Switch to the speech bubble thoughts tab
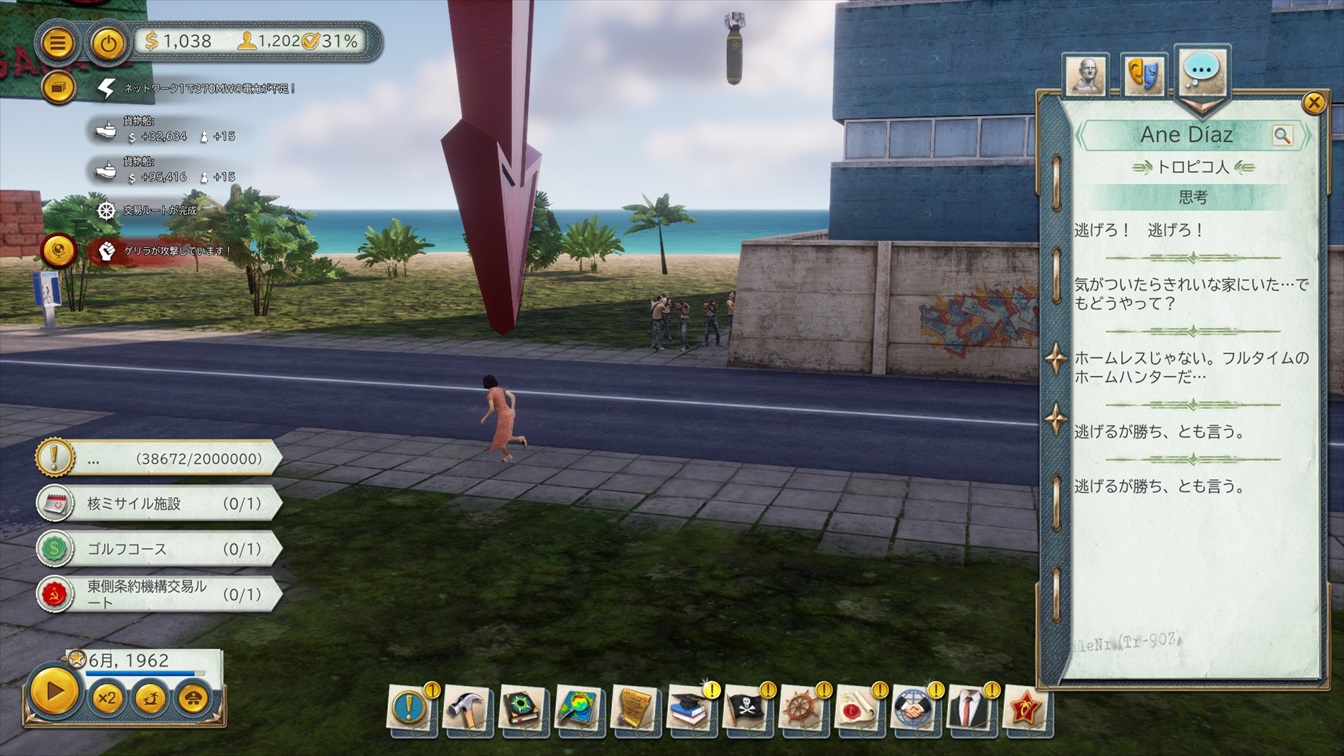This screenshot has width=1344, height=756. click(1201, 70)
